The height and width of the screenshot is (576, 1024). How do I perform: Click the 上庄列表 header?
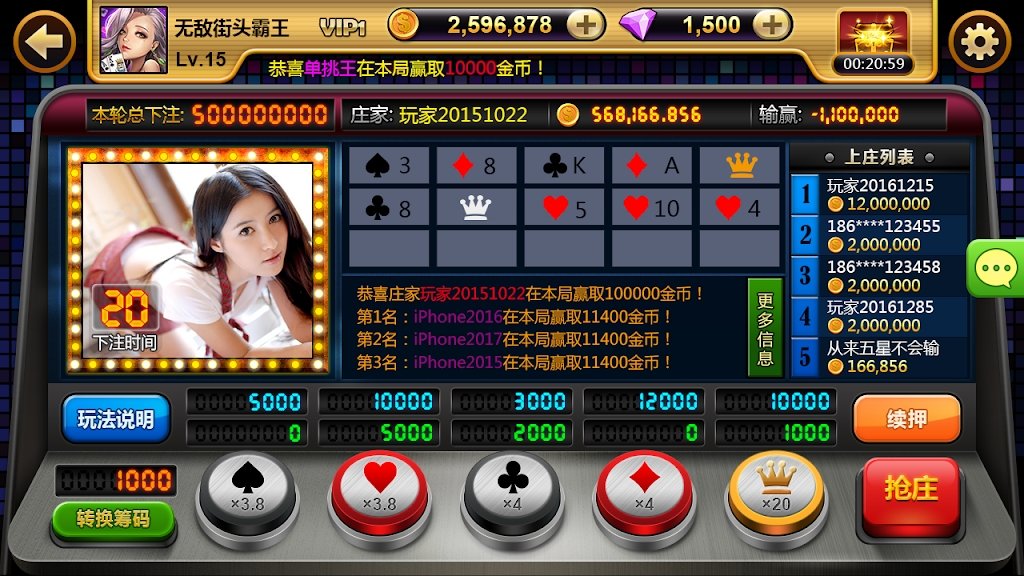click(879, 157)
